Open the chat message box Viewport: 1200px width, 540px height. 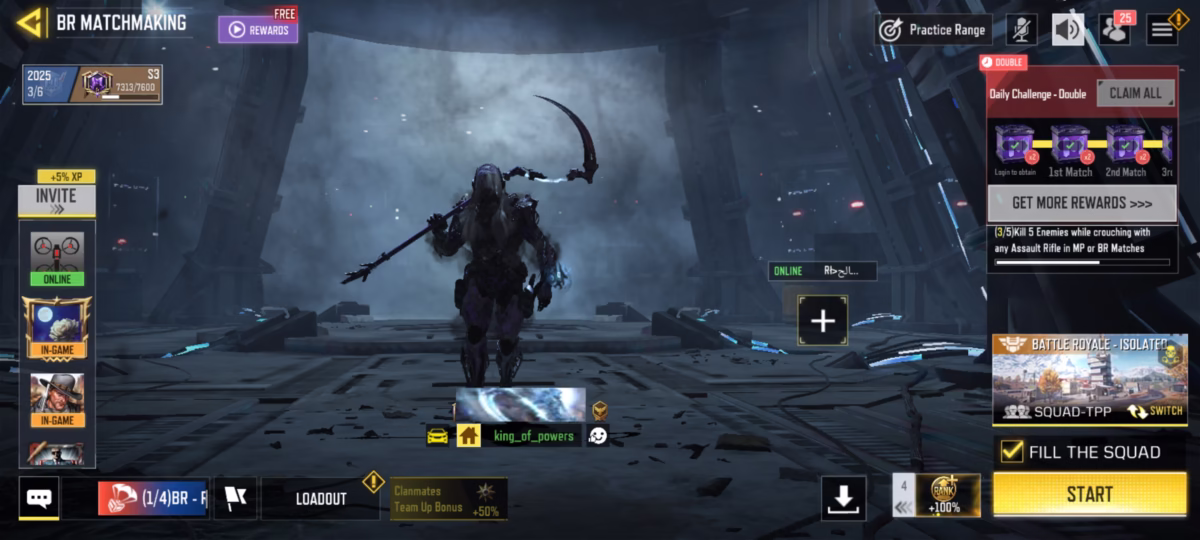[39, 497]
